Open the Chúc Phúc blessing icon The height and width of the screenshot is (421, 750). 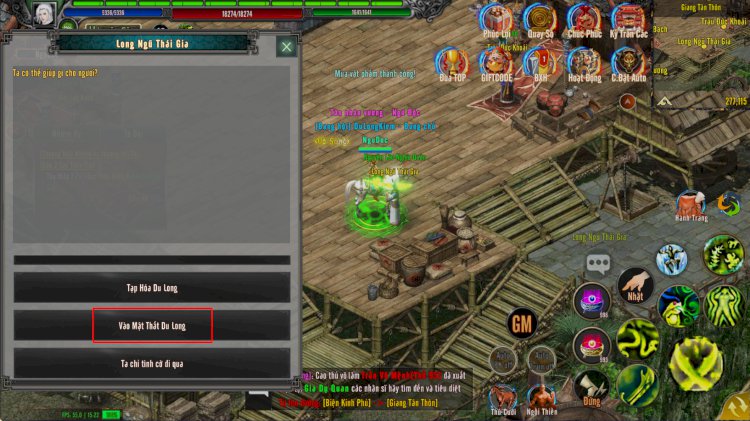[584, 20]
